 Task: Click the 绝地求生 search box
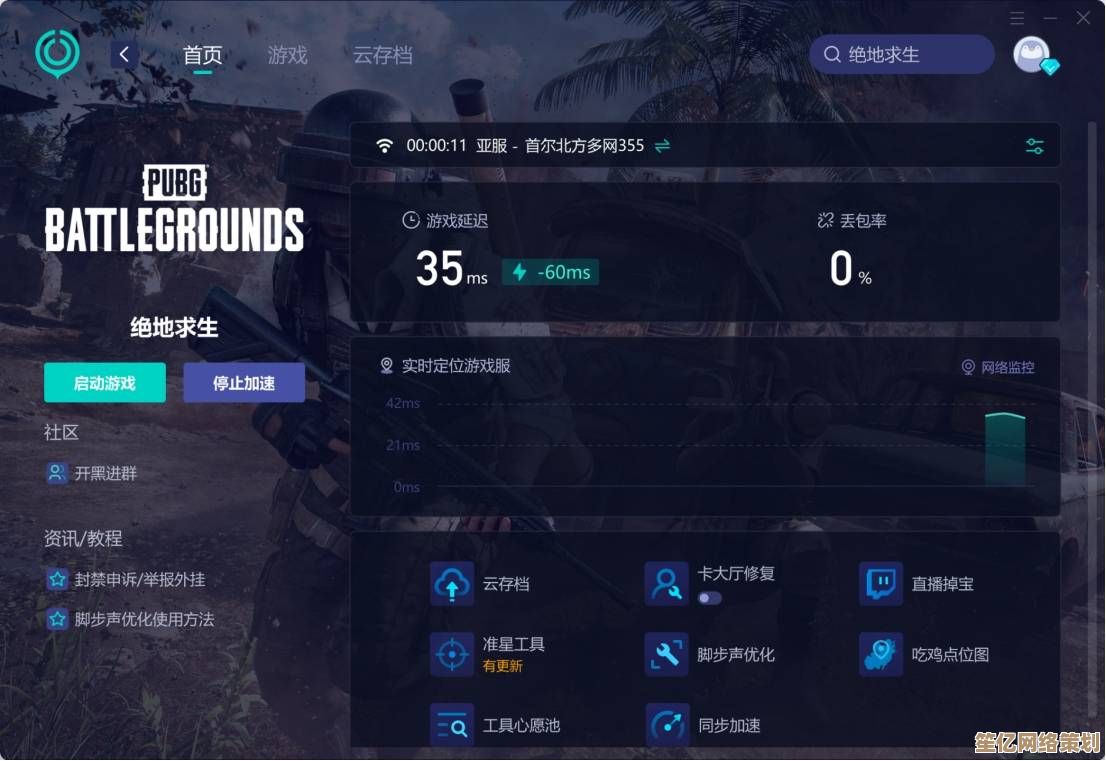pyautogui.click(x=902, y=55)
